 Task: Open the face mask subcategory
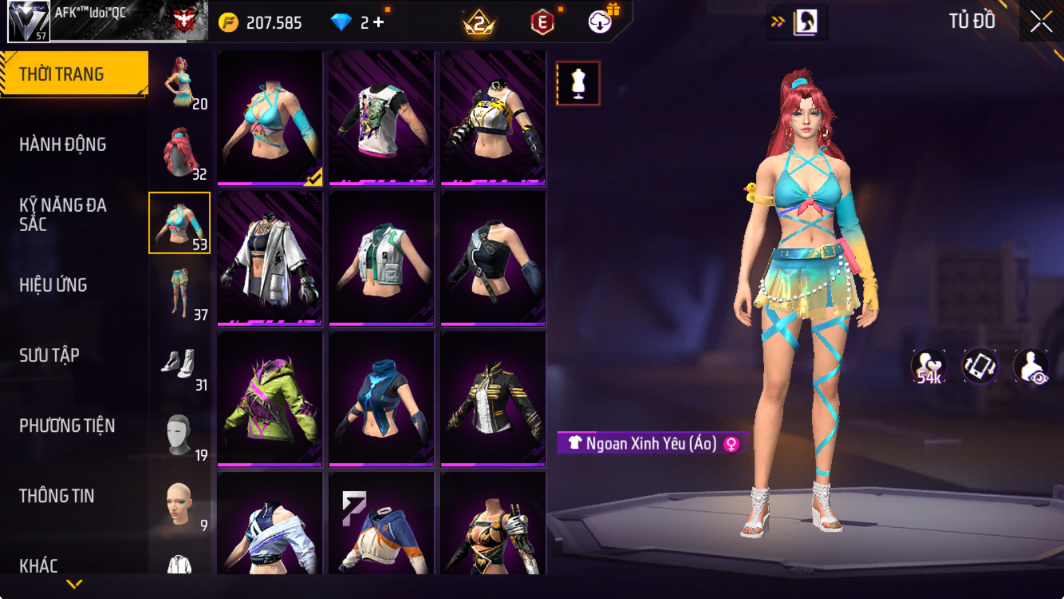point(180,434)
